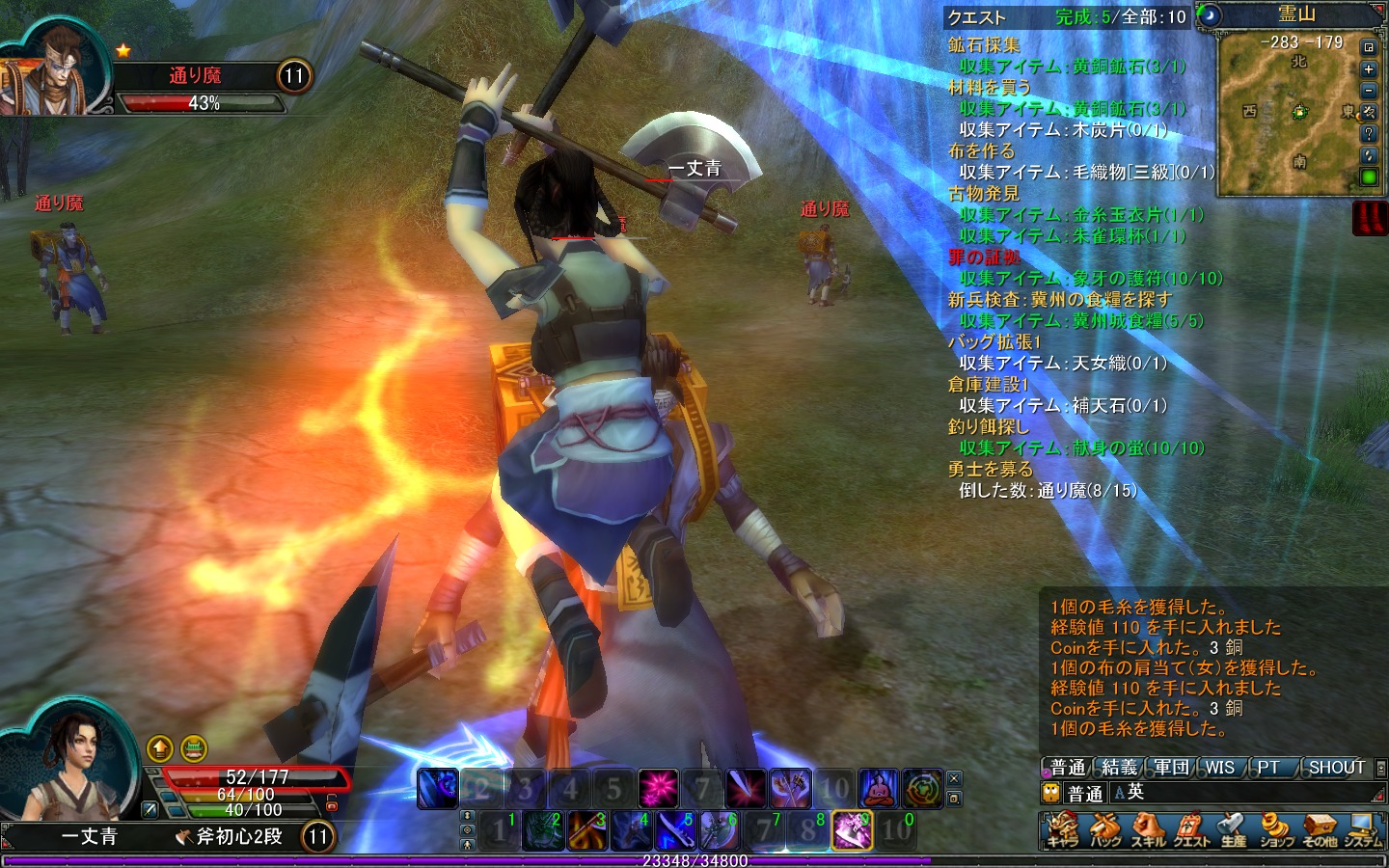Click the yellow up-arrow icon above health bar
This screenshot has height=868, width=1389.
[160, 747]
